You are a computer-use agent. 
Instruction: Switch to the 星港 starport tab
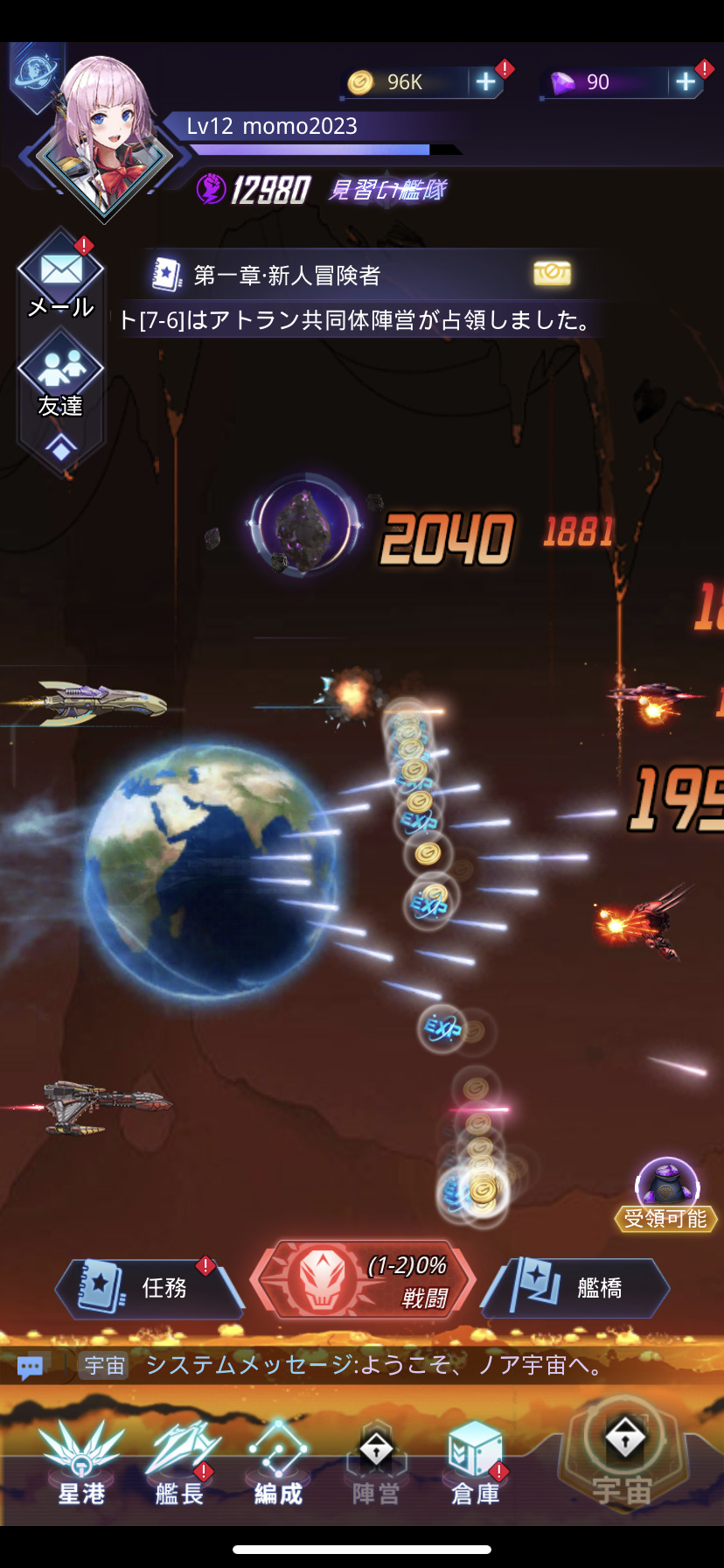coord(81,1463)
